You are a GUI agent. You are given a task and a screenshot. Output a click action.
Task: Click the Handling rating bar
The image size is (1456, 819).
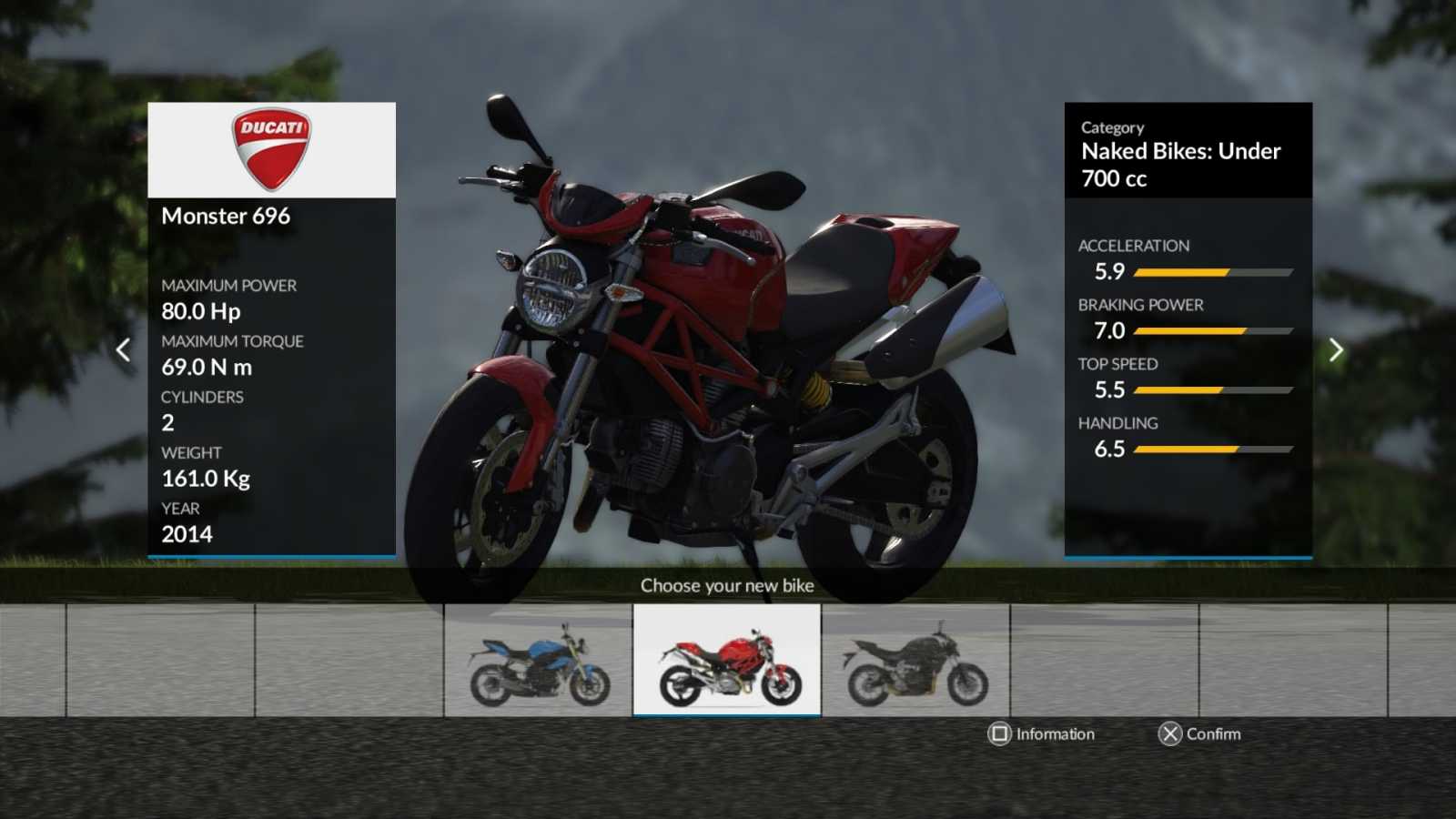[x=1213, y=449]
